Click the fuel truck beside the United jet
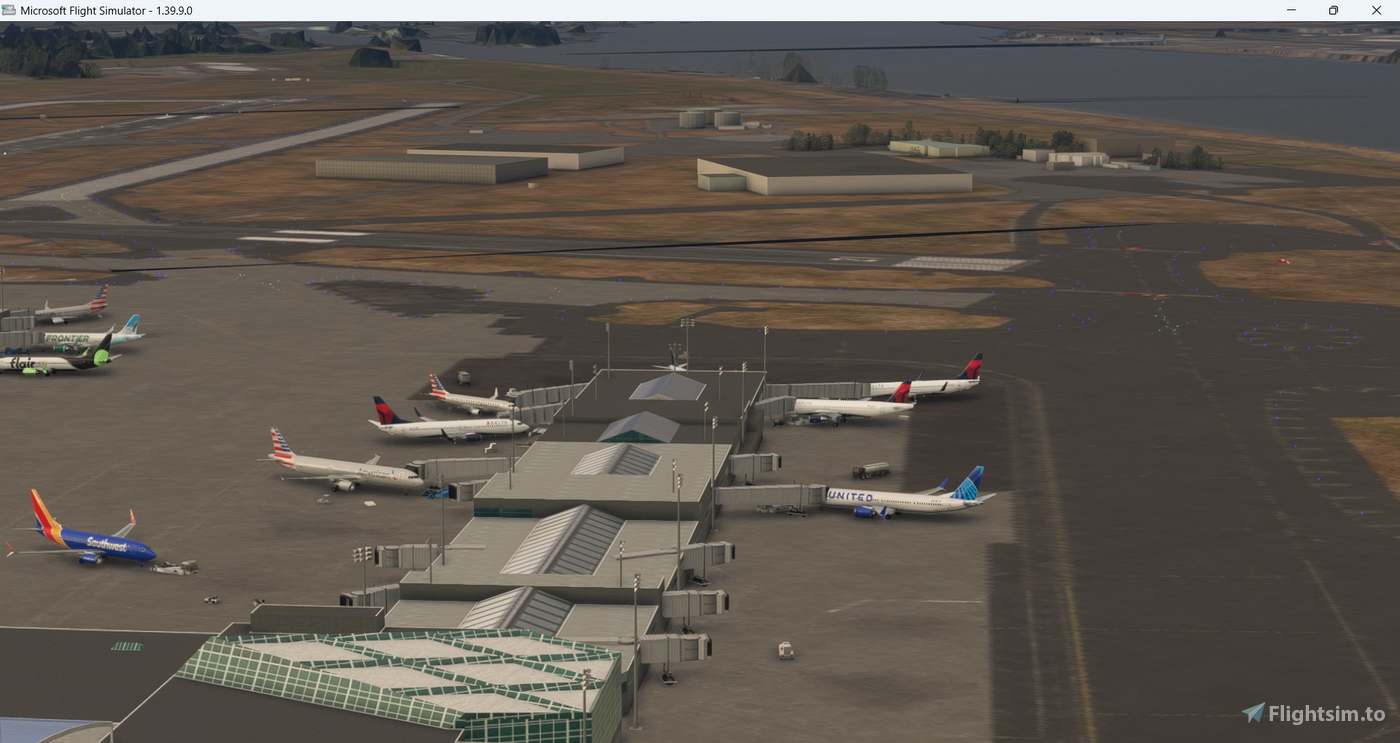Image resolution: width=1400 pixels, height=743 pixels. pyautogui.click(x=871, y=470)
